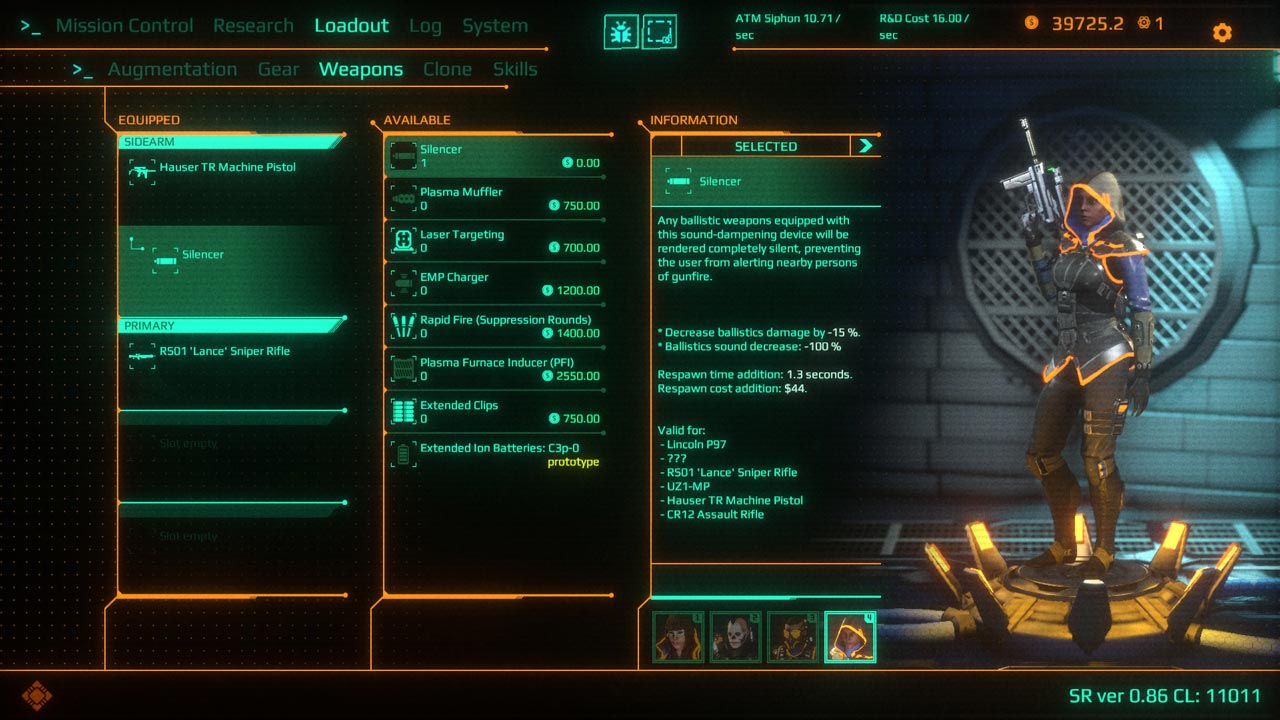Select Plasma Furnace Inducer (PFI)
1280x720 pixels.
(497, 369)
